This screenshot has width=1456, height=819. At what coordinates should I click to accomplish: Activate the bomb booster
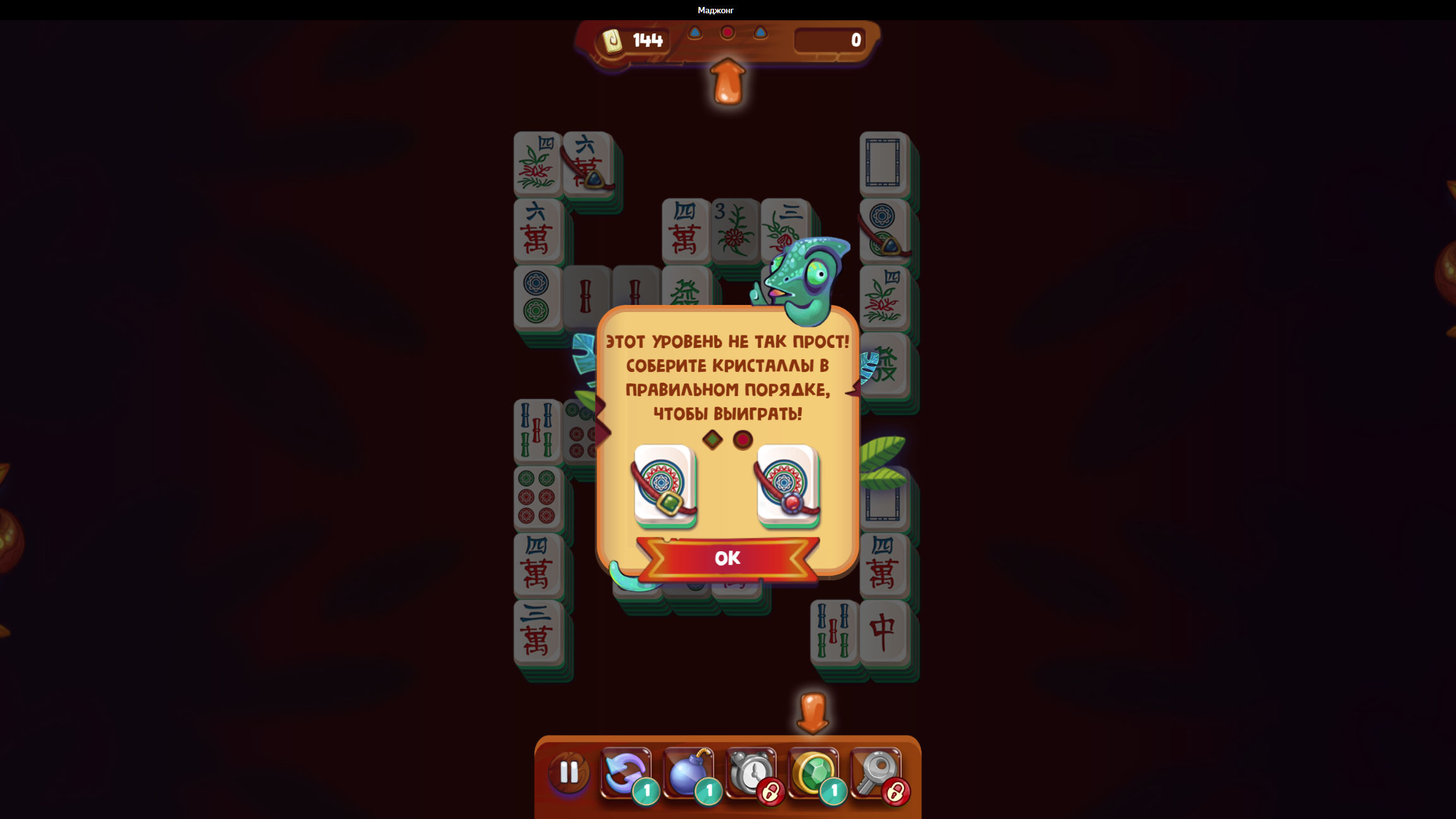click(688, 772)
